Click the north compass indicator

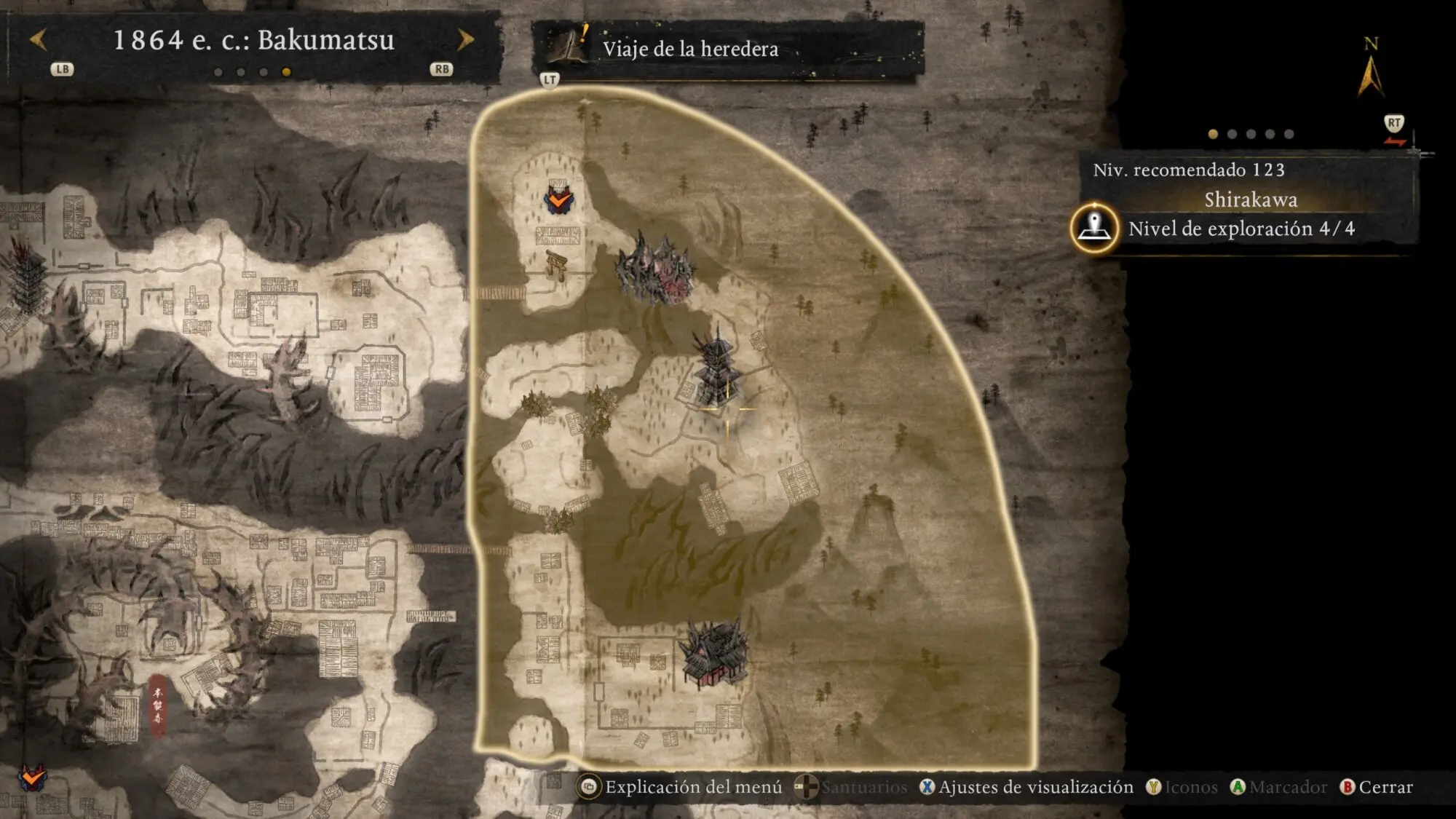click(x=1370, y=69)
